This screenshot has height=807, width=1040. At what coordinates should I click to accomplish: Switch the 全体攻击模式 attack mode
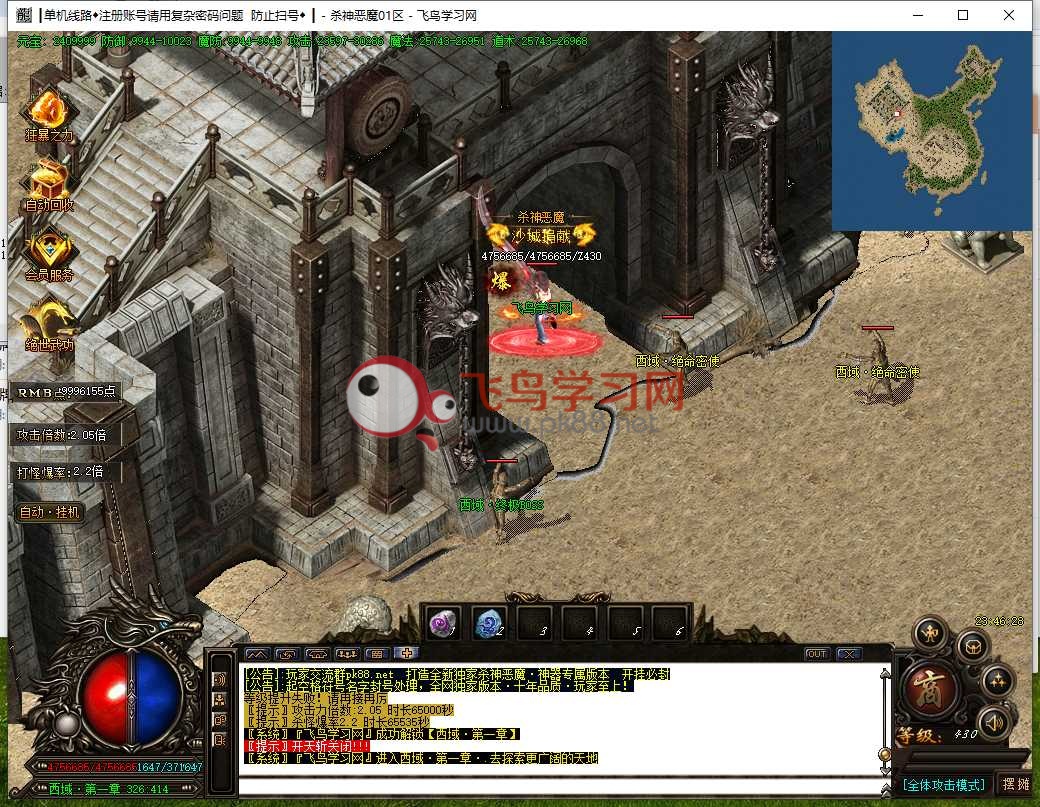click(943, 784)
